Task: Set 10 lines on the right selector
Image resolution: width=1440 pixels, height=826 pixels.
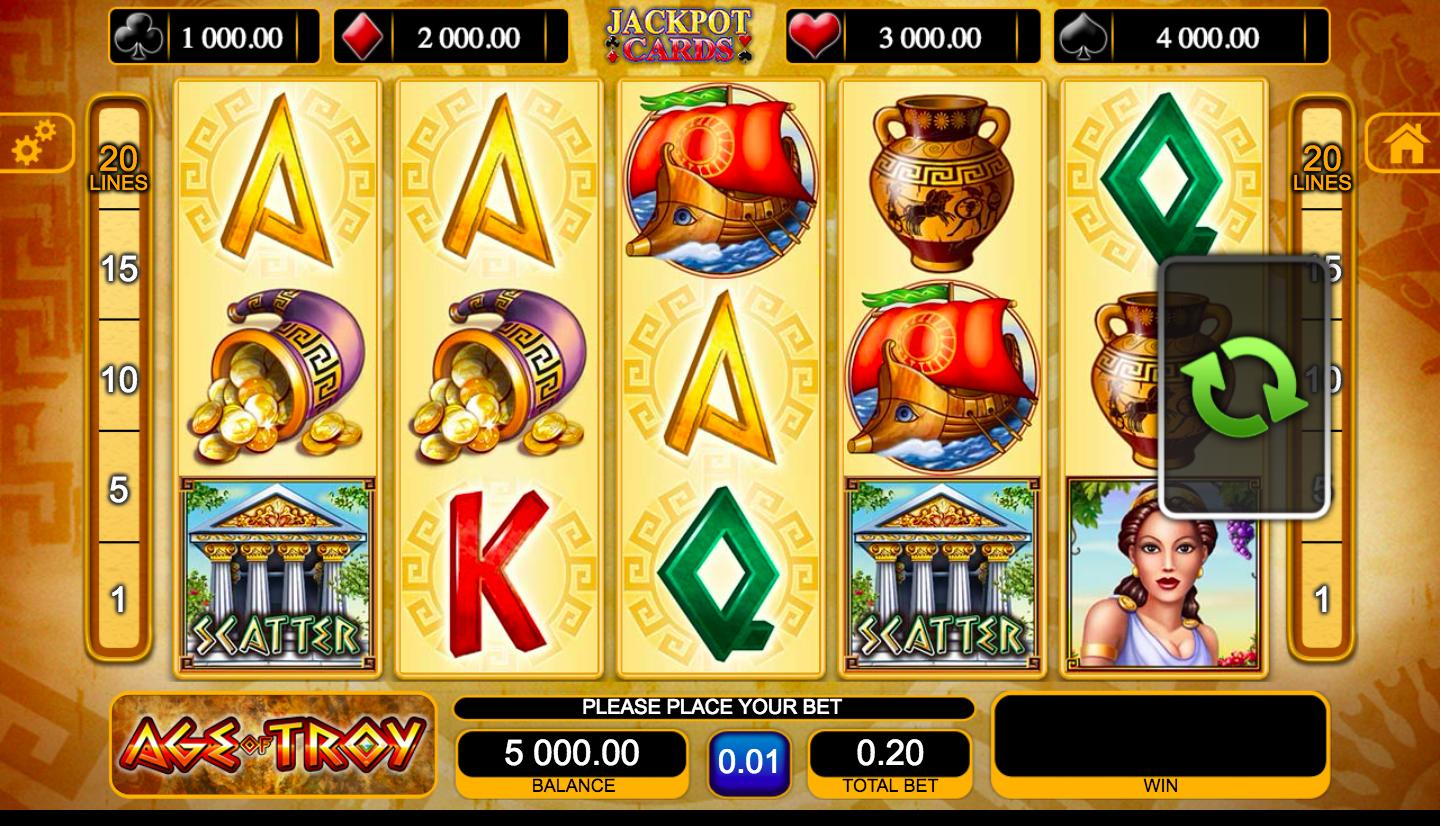Action: point(1322,380)
